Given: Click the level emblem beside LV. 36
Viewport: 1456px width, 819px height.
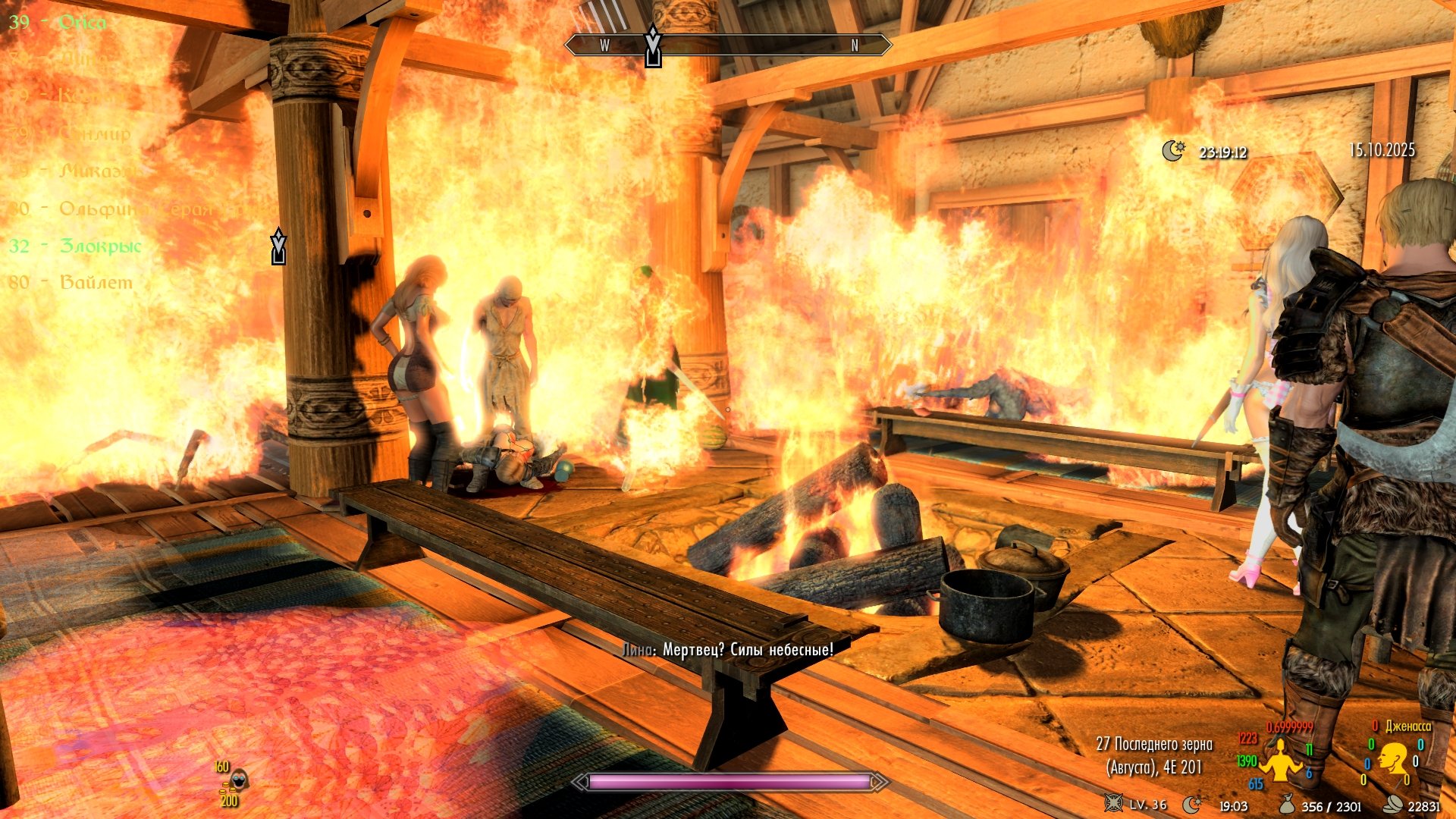Looking at the screenshot, I should [x=1113, y=804].
